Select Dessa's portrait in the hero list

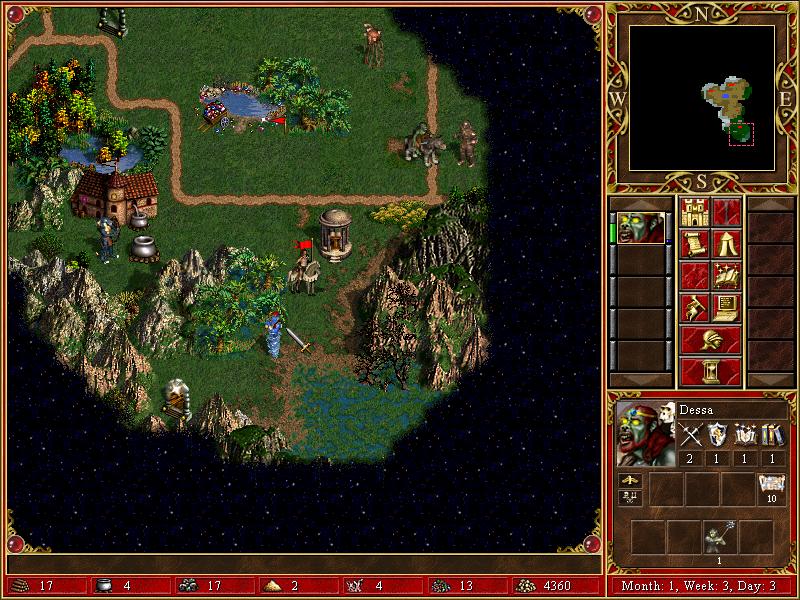point(639,227)
